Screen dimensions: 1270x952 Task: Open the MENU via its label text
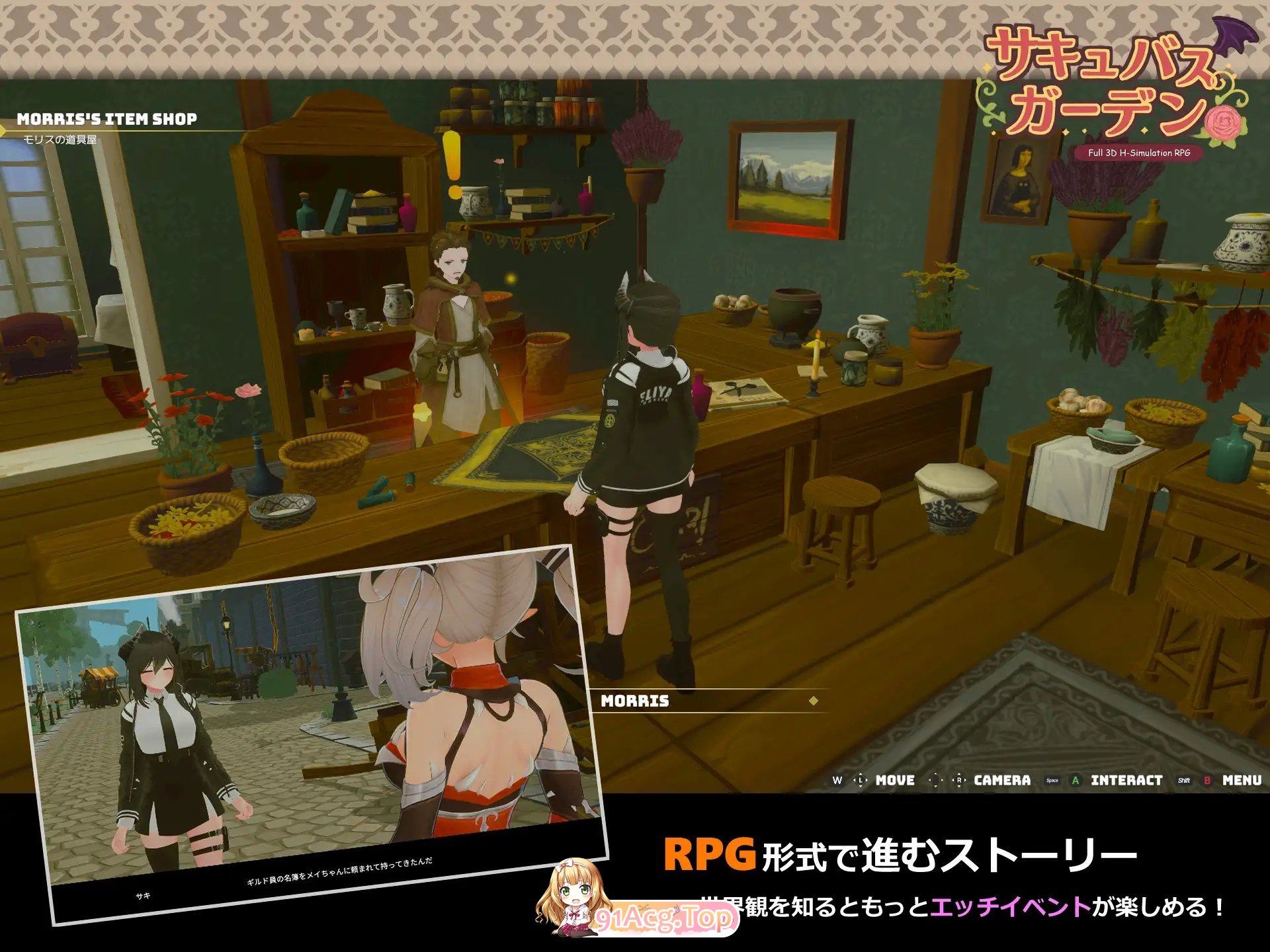coord(1242,780)
